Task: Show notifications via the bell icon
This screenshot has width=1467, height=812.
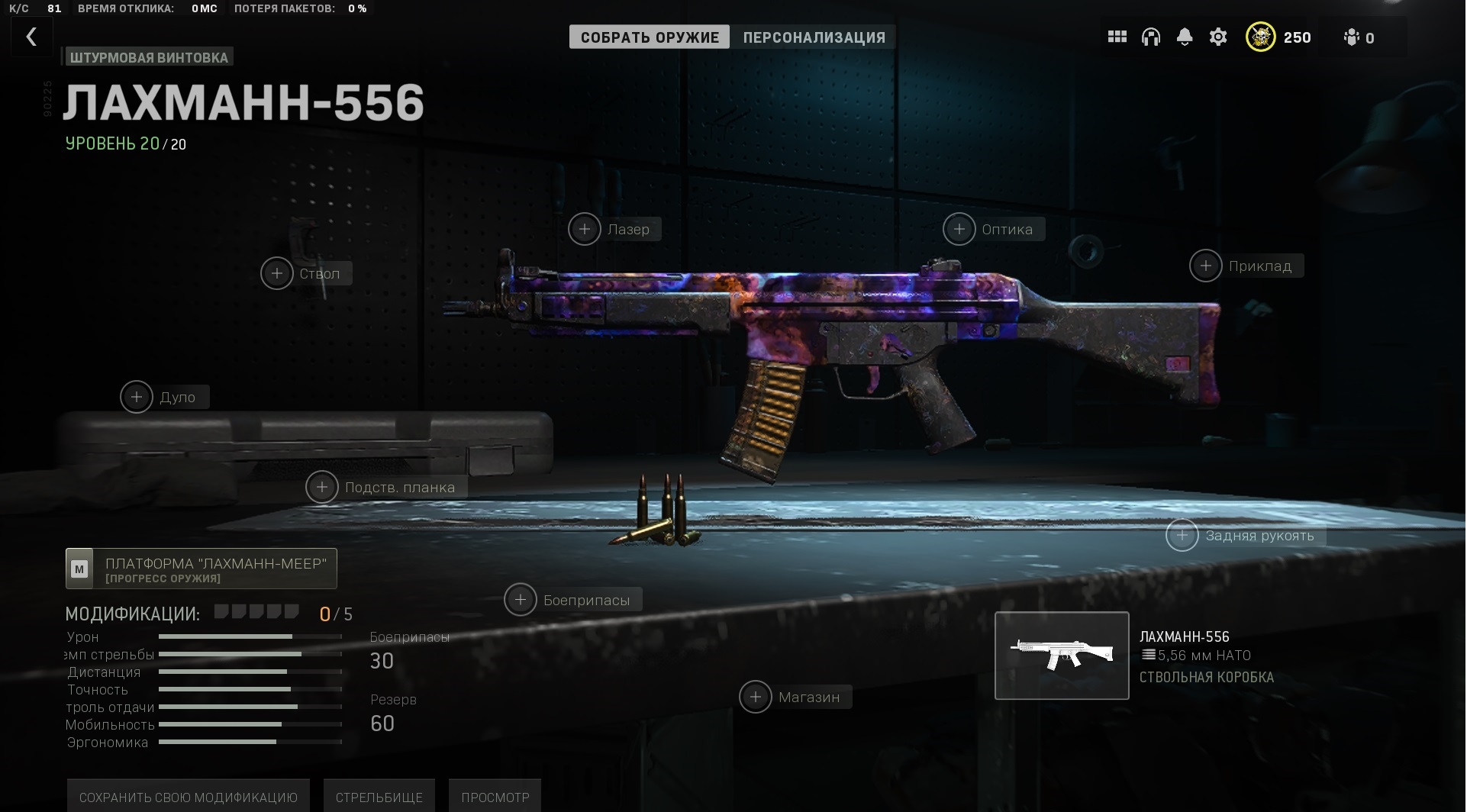Action: [1184, 37]
